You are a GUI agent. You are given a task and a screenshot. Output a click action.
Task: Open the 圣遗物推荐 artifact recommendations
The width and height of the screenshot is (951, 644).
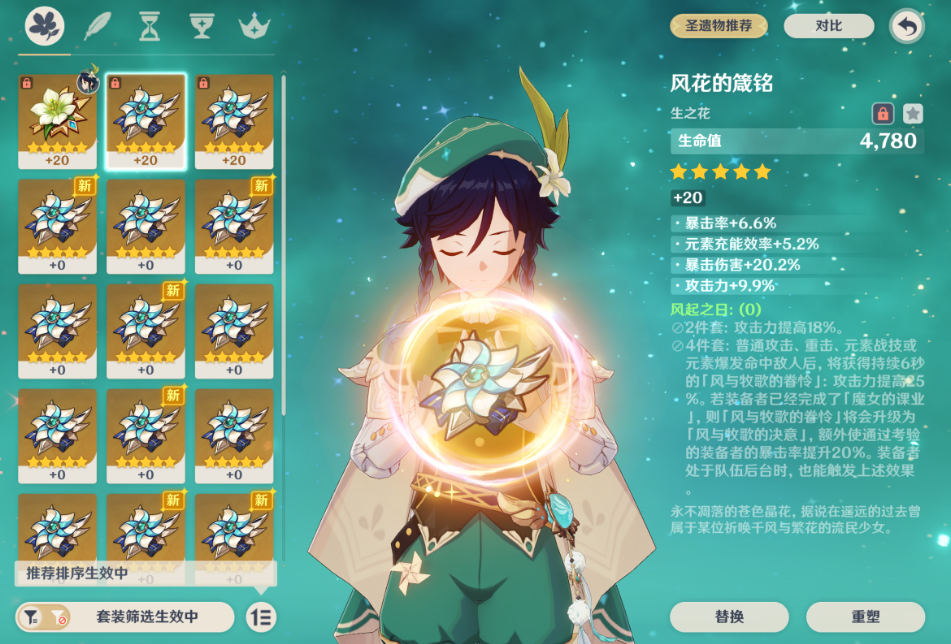[x=719, y=26]
